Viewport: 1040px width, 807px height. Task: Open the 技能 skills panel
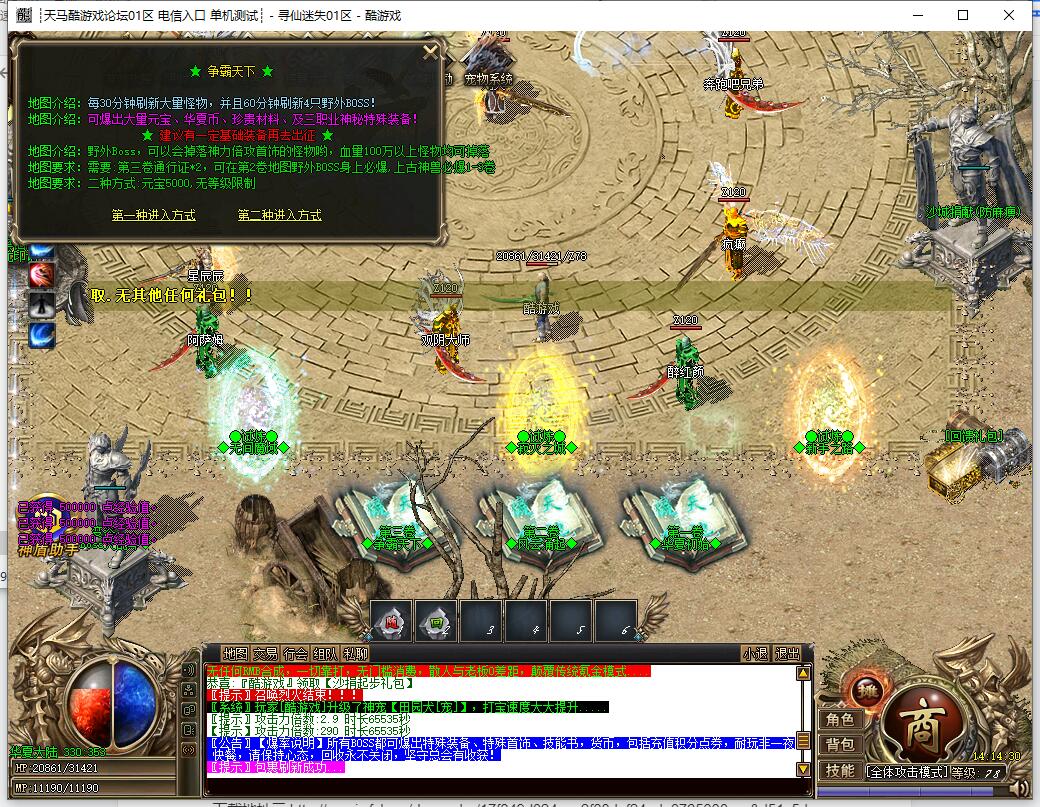tap(839, 770)
